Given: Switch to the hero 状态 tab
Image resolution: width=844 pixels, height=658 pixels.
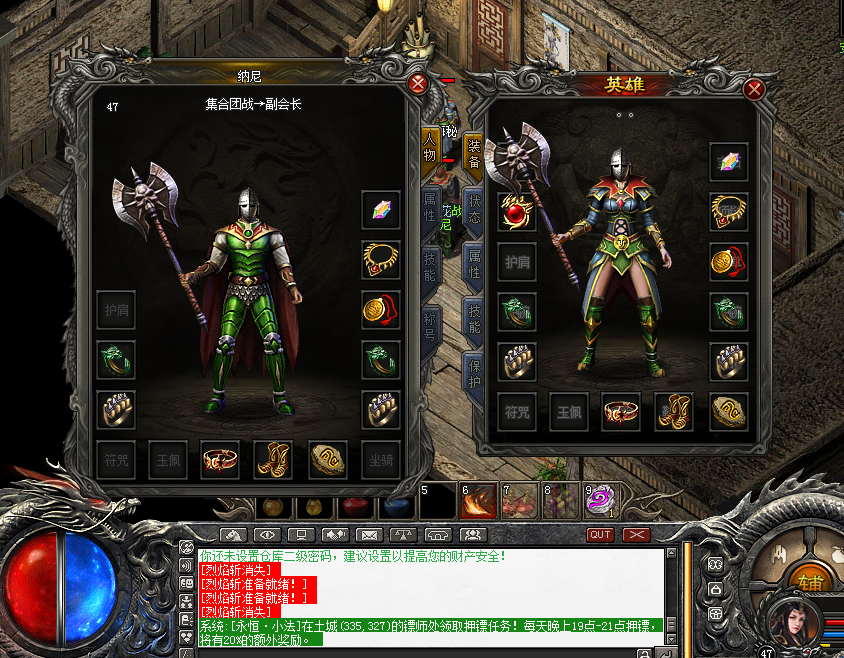Looking at the screenshot, I should point(473,209).
